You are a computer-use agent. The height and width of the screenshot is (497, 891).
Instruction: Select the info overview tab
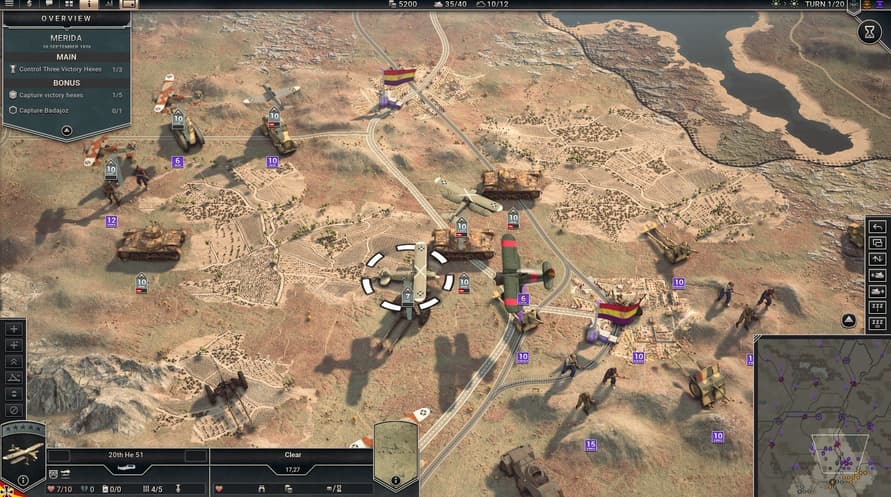click(x=88, y=5)
